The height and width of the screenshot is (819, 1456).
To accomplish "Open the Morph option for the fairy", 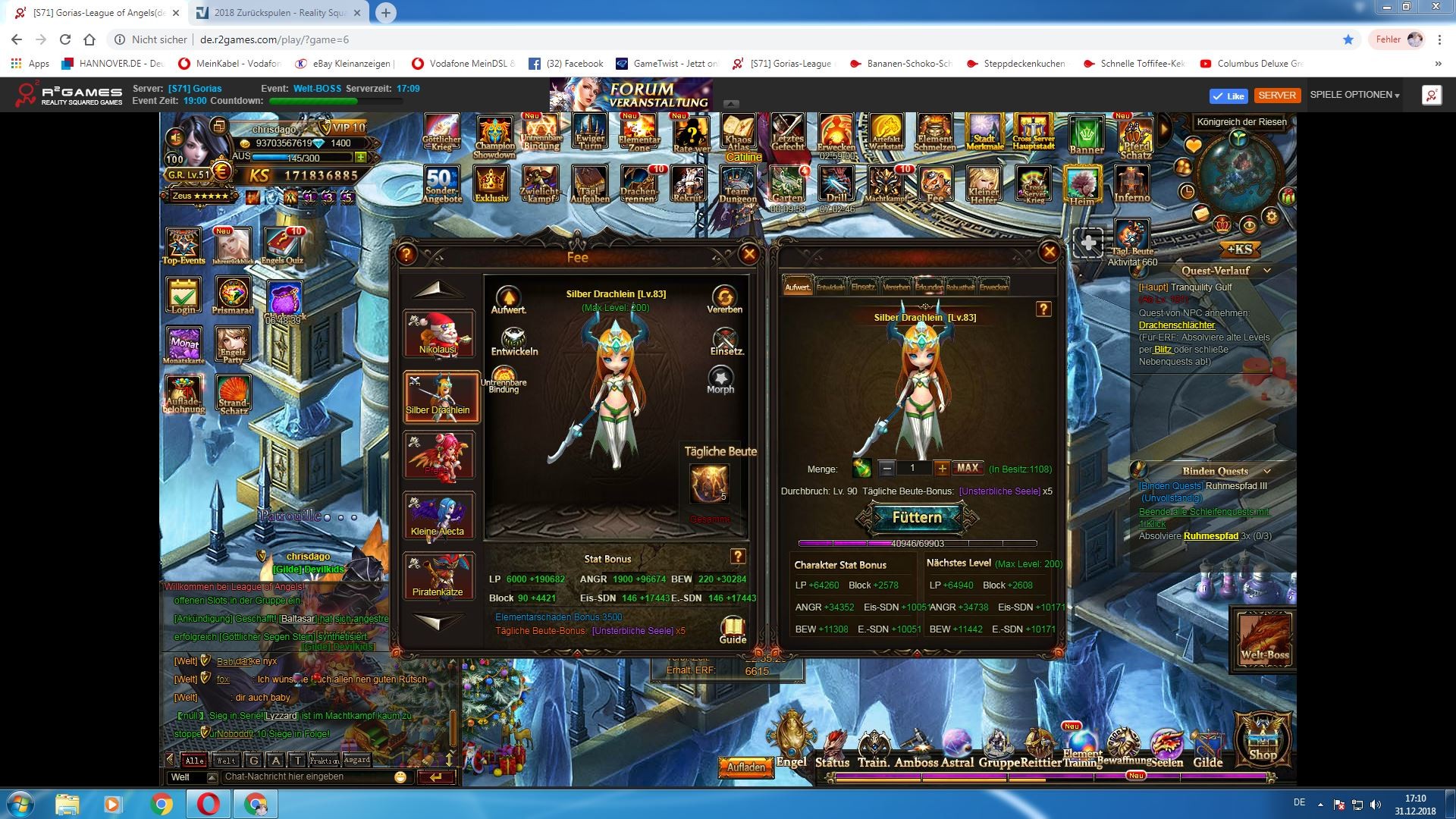I will [720, 379].
